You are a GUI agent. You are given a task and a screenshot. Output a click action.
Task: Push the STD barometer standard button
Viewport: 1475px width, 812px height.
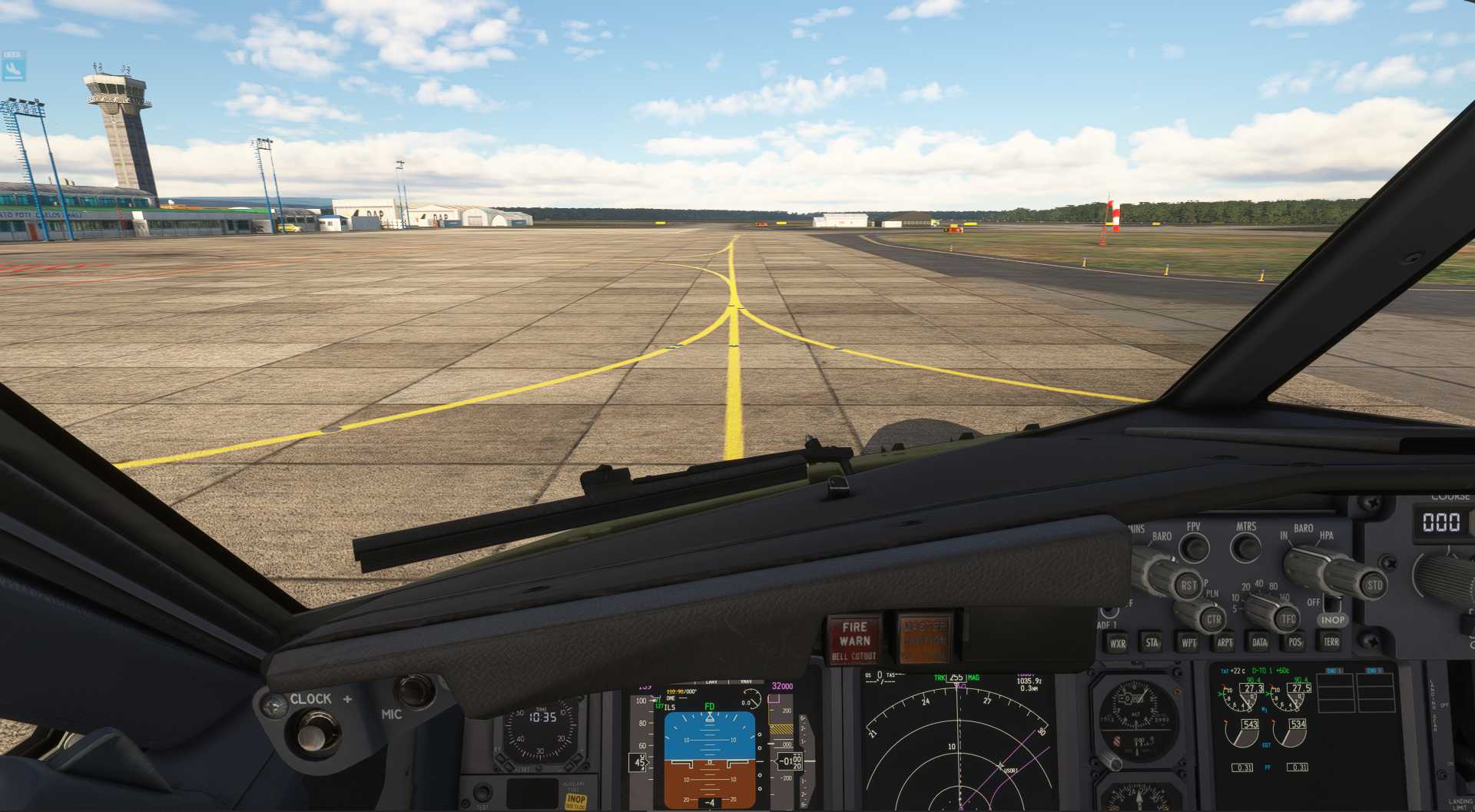(x=1374, y=585)
